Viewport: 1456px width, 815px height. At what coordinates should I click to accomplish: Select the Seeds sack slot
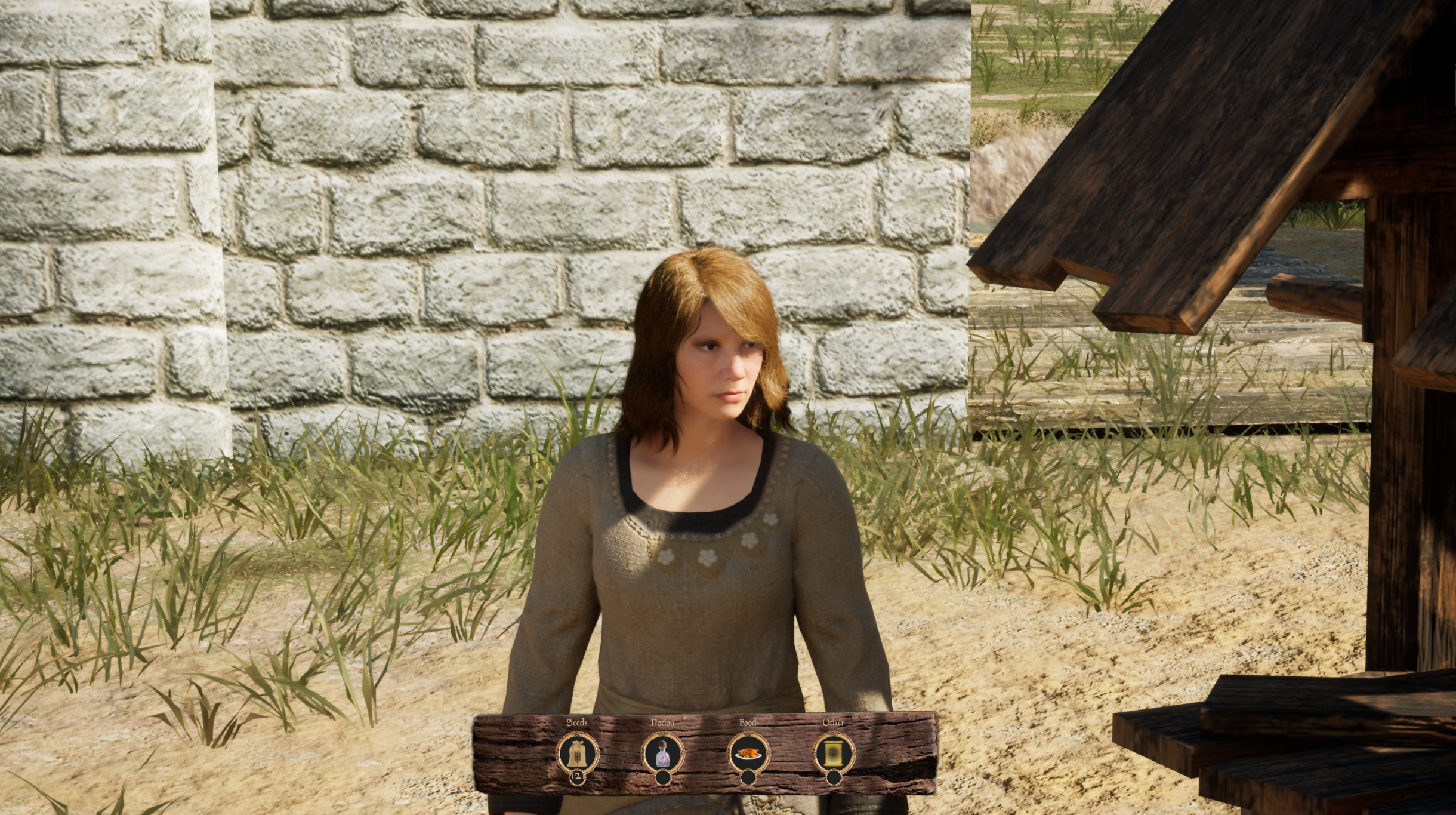(x=577, y=754)
